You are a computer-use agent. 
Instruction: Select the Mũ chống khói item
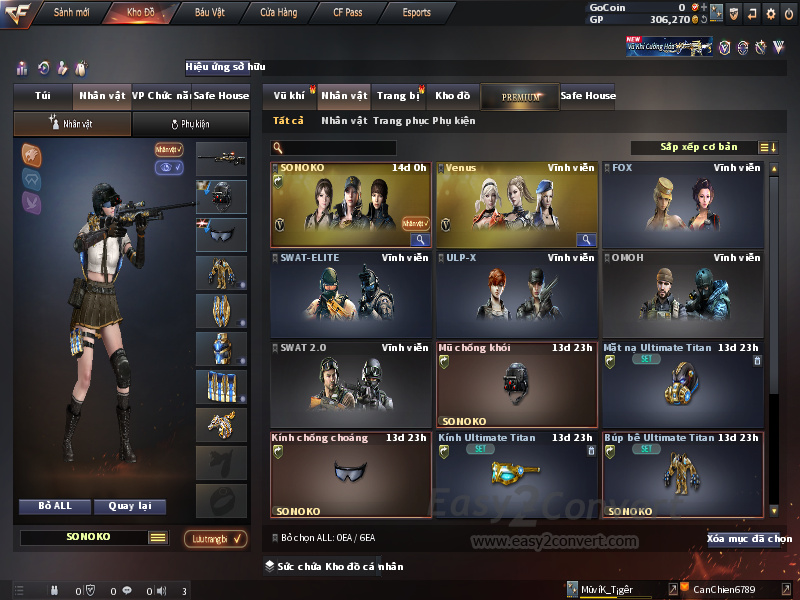516,385
